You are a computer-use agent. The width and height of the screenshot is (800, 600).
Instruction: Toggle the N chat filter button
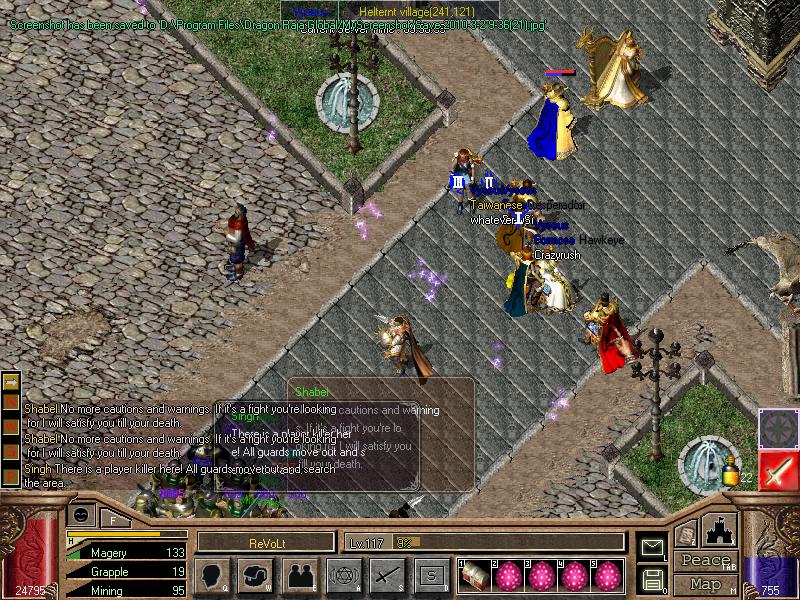tap(12, 400)
